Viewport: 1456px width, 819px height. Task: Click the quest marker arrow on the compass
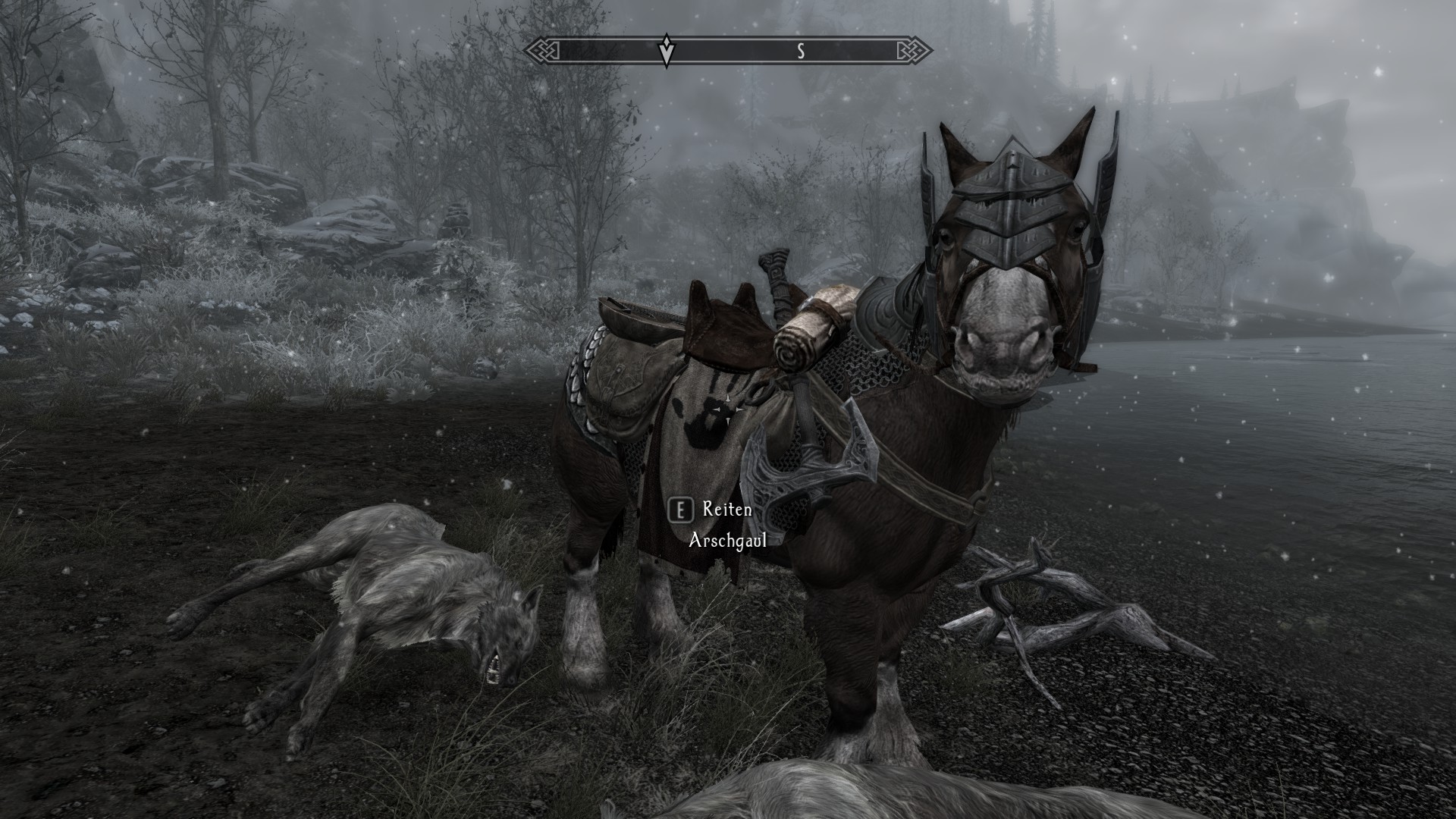666,51
